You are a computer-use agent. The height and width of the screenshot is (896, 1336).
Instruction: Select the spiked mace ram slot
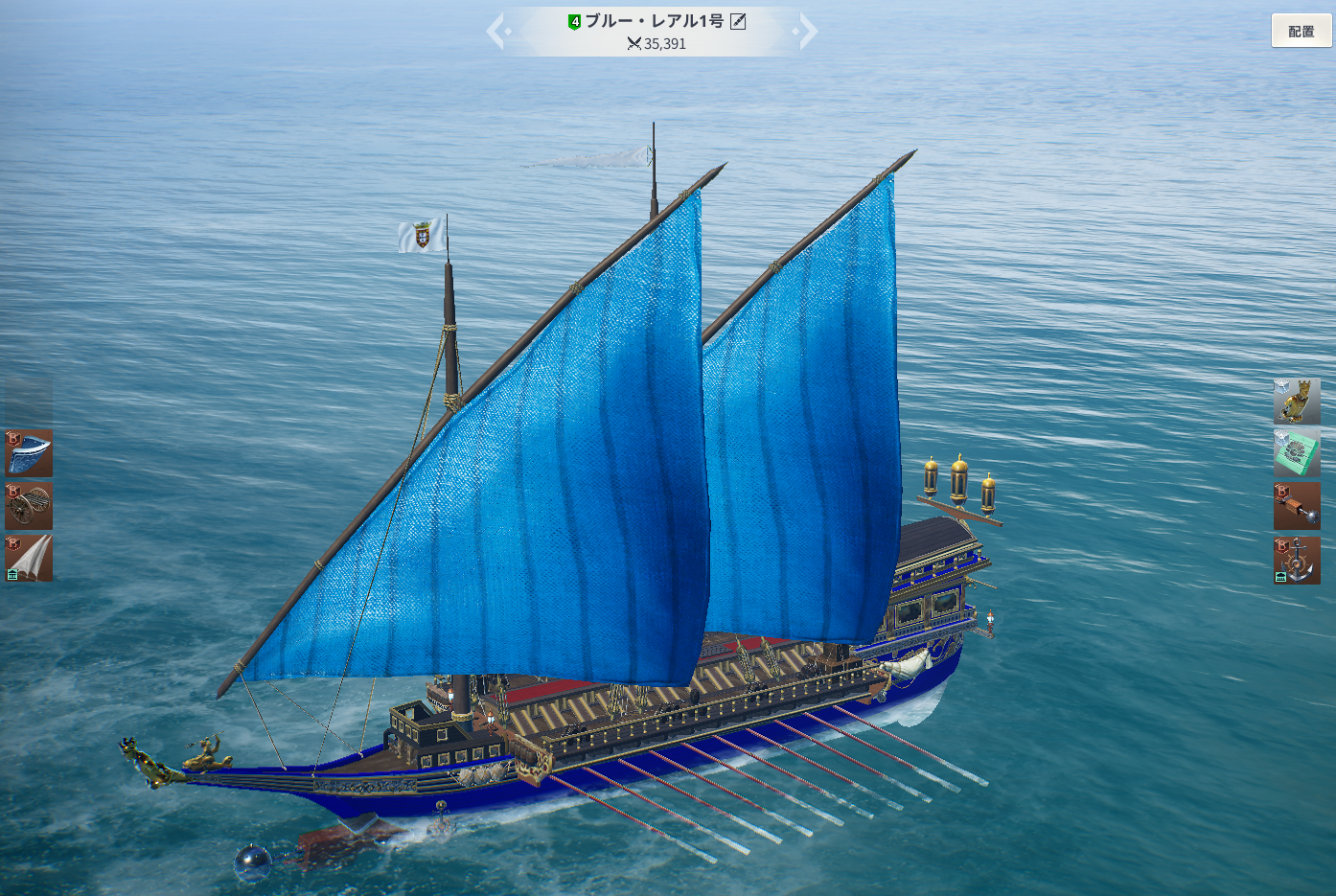(1297, 506)
